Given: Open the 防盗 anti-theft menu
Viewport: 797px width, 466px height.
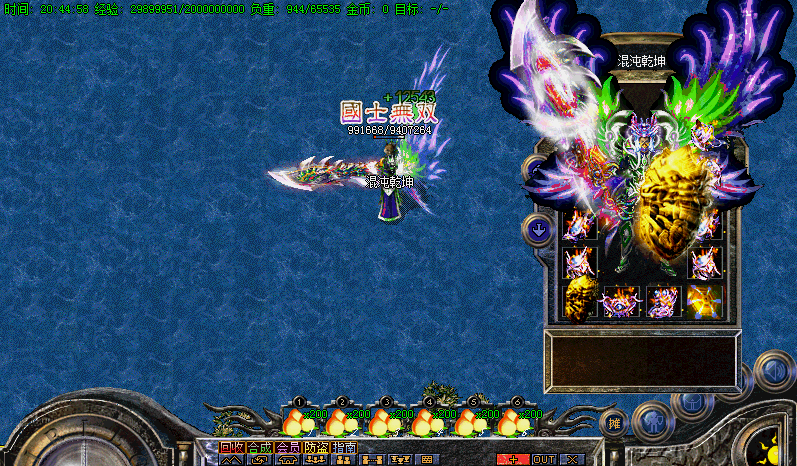Looking at the screenshot, I should 316,448.
